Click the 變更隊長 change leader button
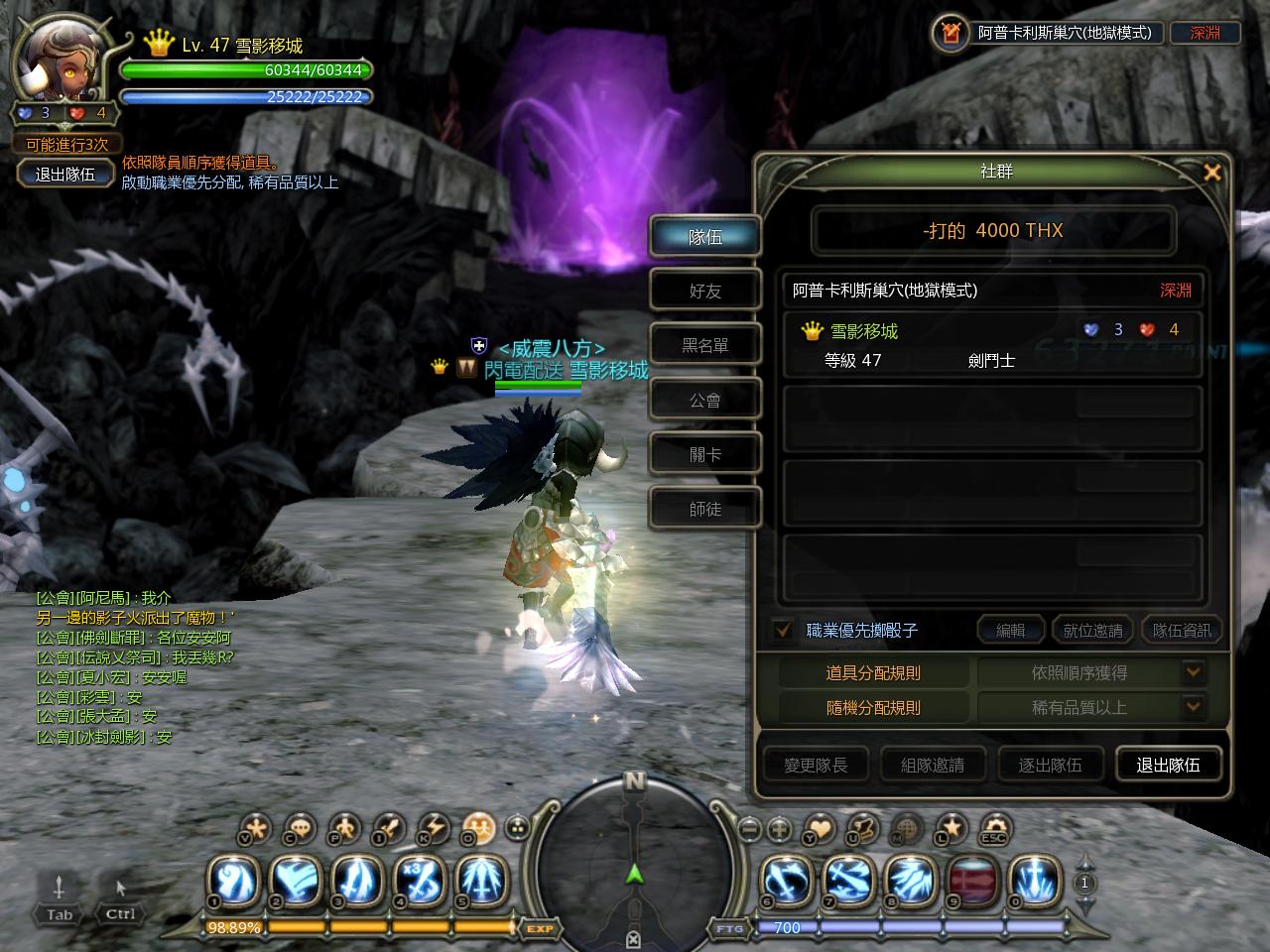 [816, 765]
